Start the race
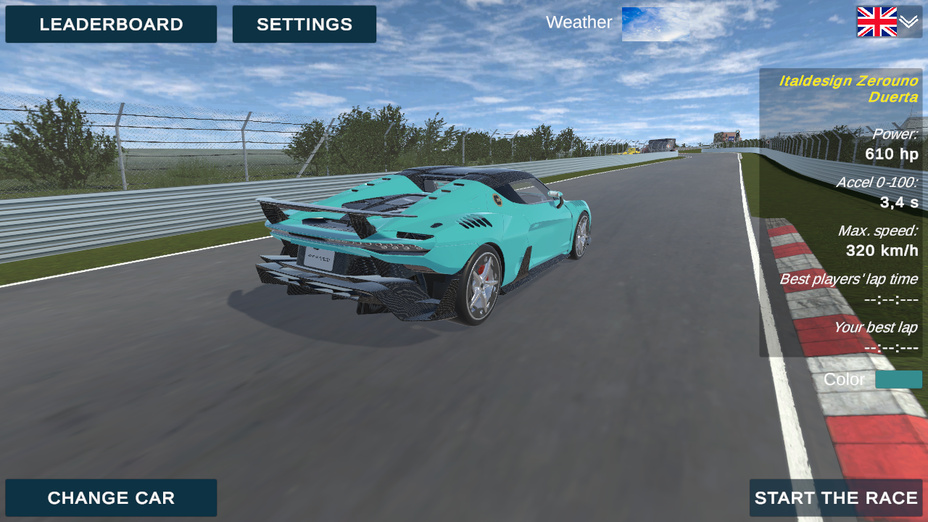The height and width of the screenshot is (522, 928). (836, 498)
